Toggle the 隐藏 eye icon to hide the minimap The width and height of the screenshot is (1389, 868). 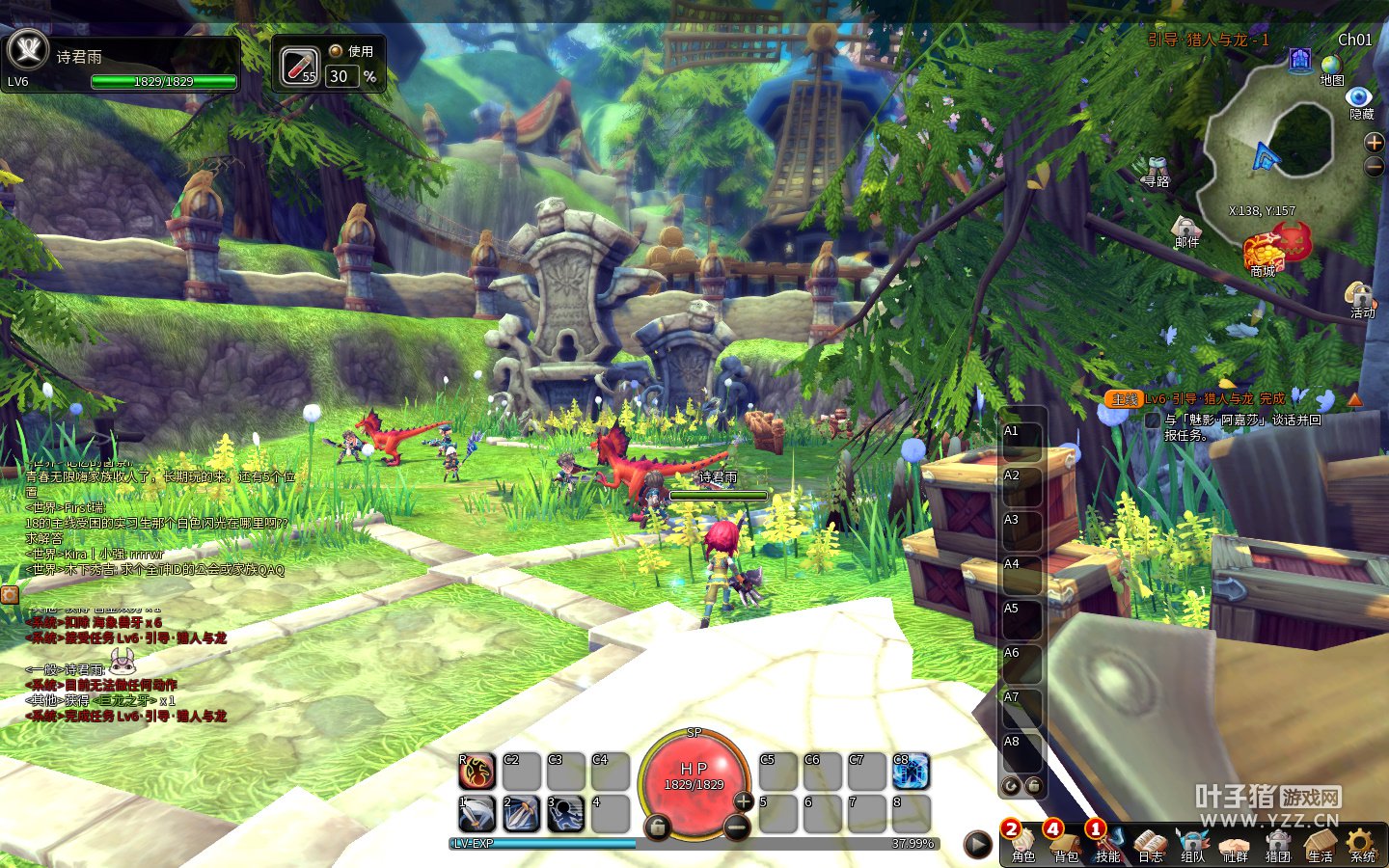click(1360, 98)
